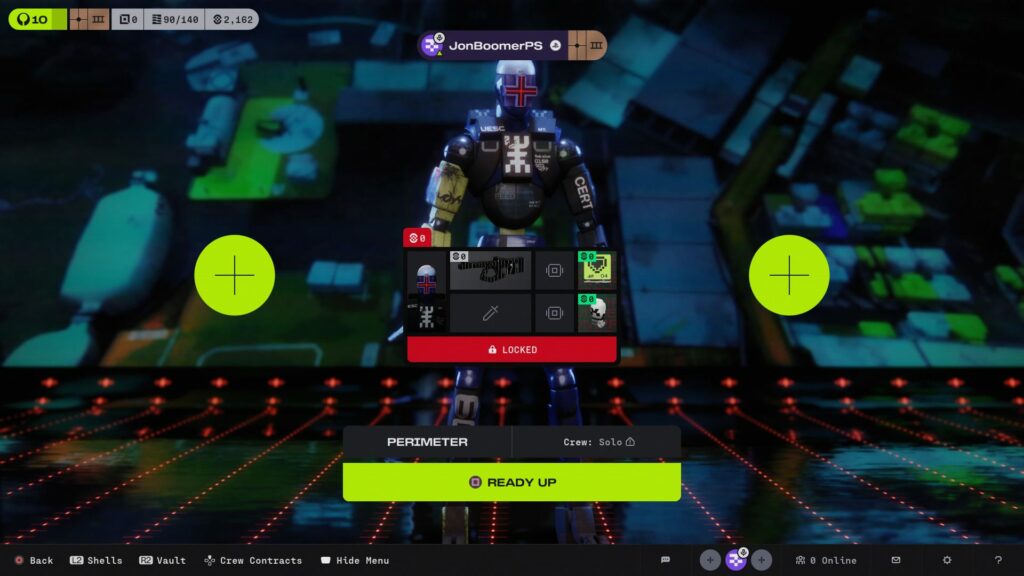Screen dimensions: 1024x576
Task: Click the READY UP button
Action: (511, 482)
